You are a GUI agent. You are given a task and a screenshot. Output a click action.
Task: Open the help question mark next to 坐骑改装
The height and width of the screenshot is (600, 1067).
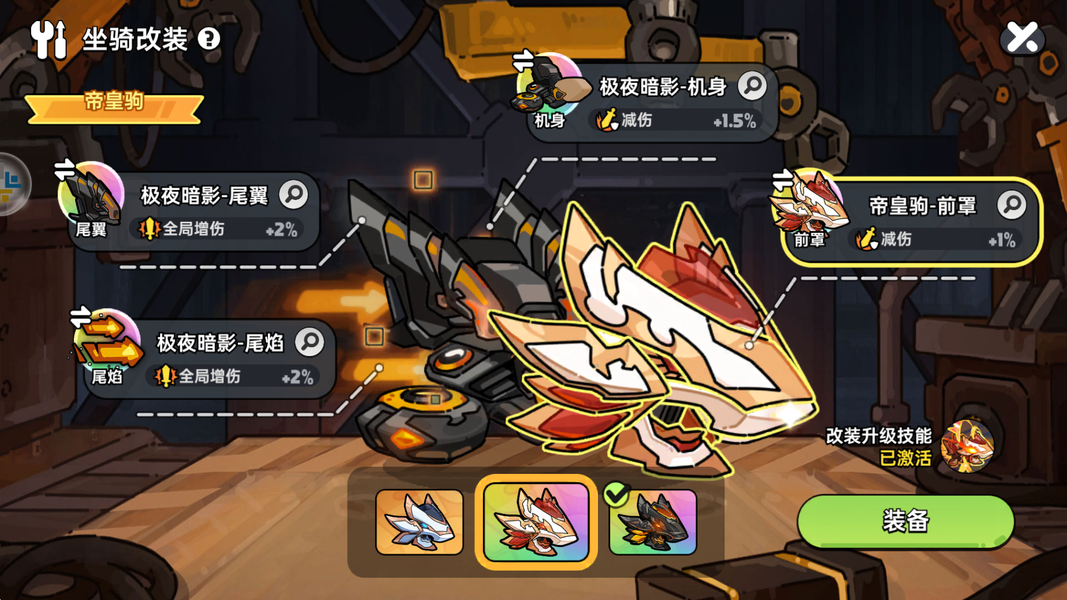[209, 39]
